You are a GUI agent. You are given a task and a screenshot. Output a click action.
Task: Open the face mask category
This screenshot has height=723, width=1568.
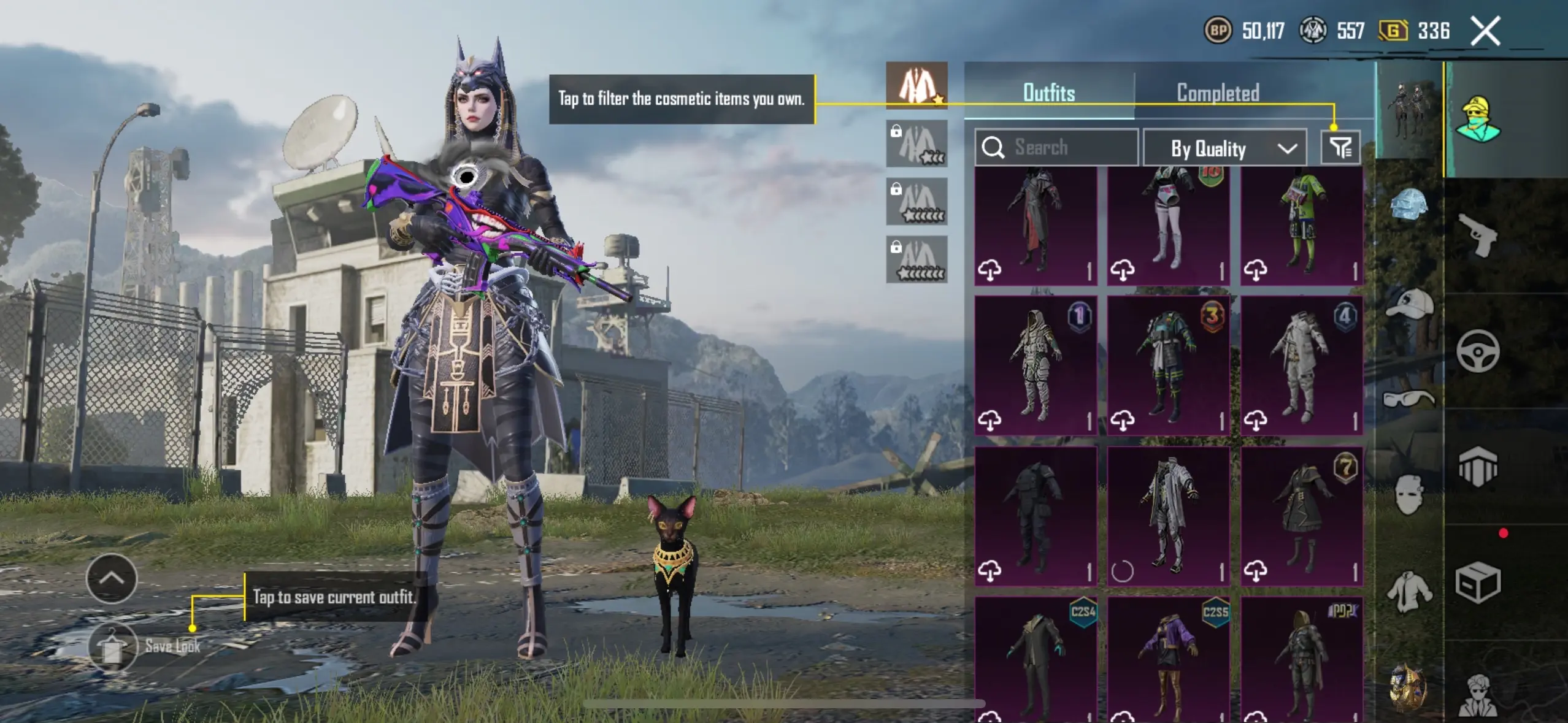(1409, 494)
